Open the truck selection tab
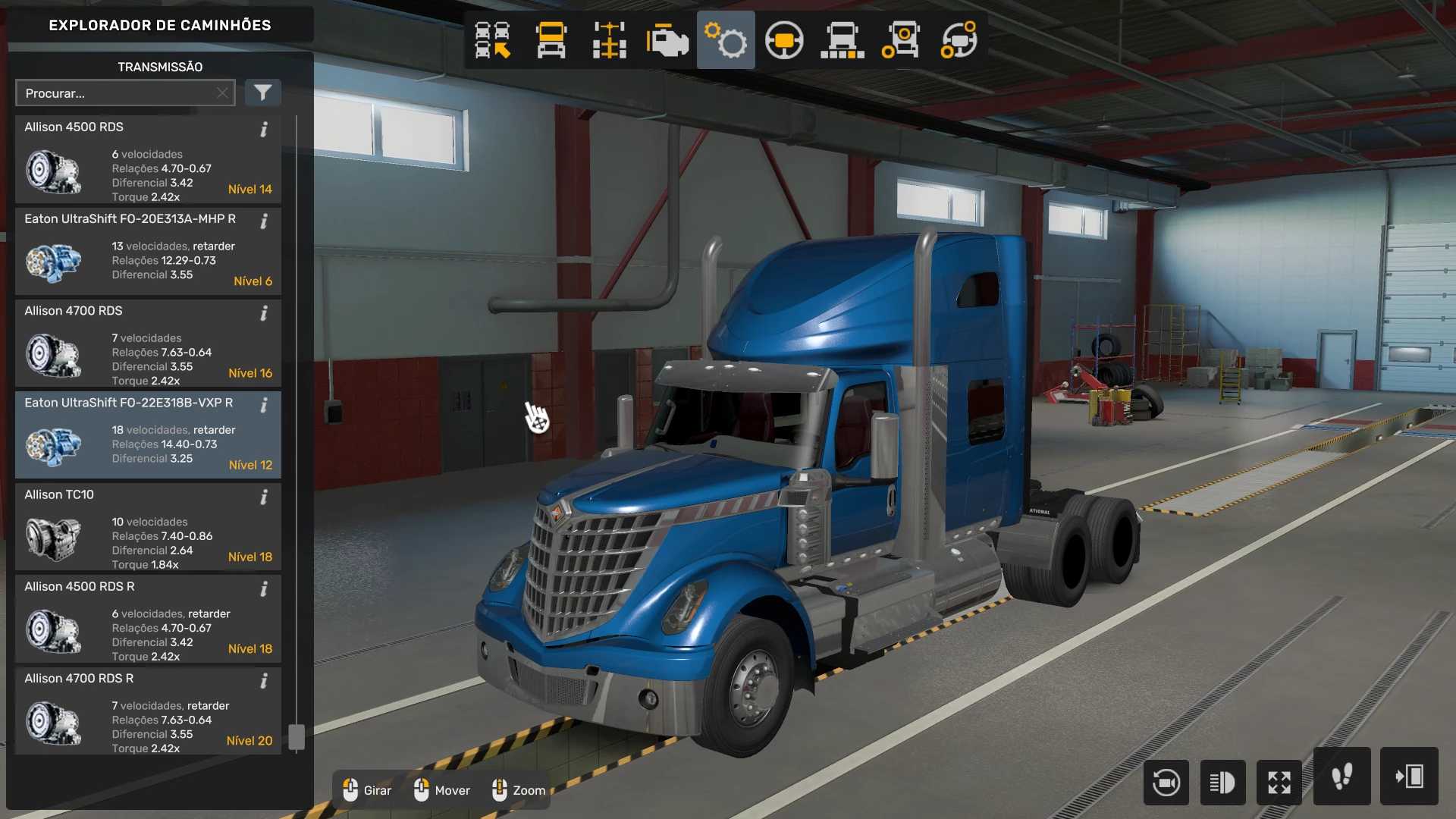Viewport: 1456px width, 819px height. tap(492, 40)
